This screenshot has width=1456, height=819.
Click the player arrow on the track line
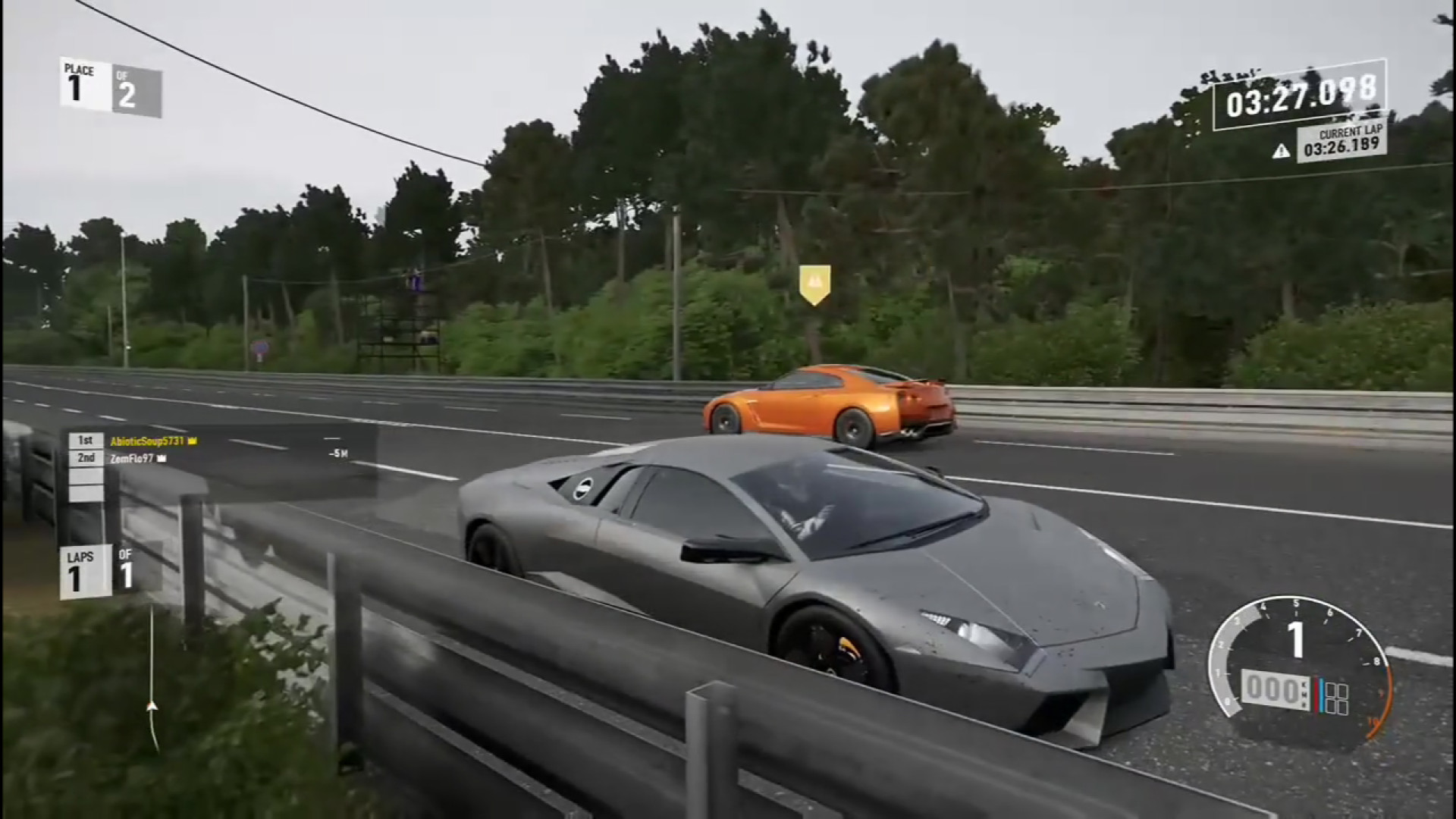pyautogui.click(x=152, y=706)
